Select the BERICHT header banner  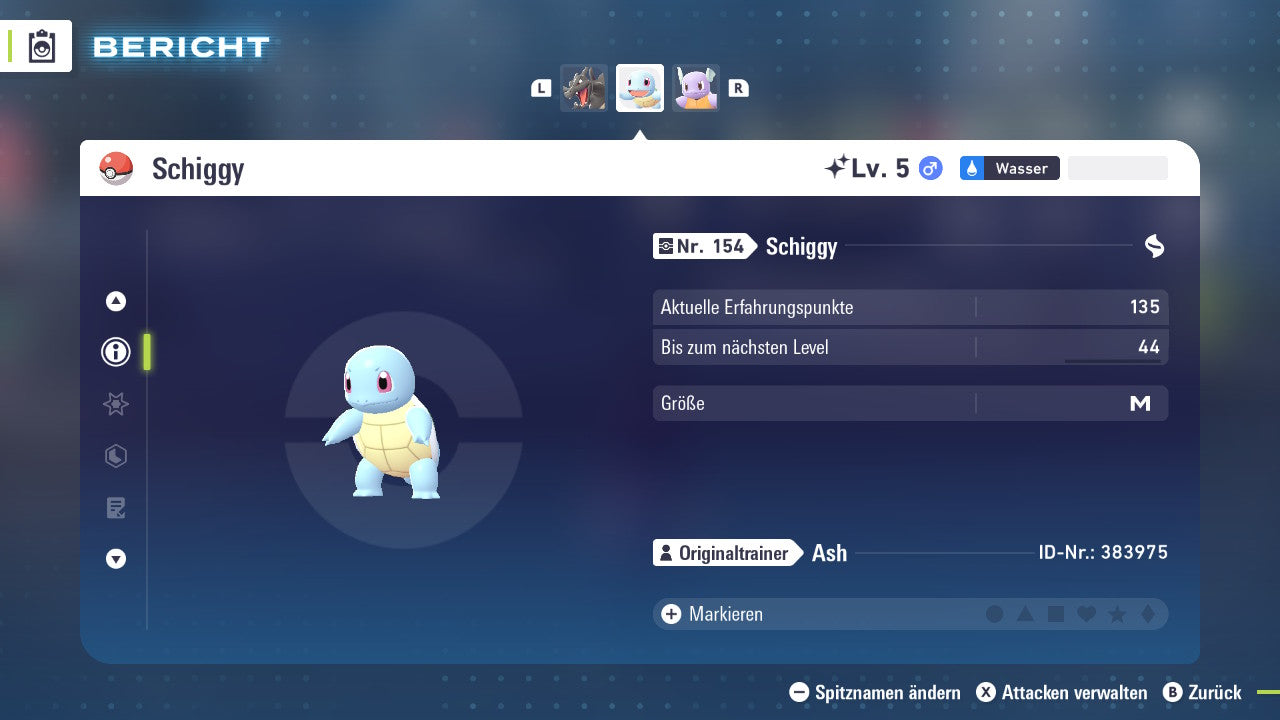(180, 46)
